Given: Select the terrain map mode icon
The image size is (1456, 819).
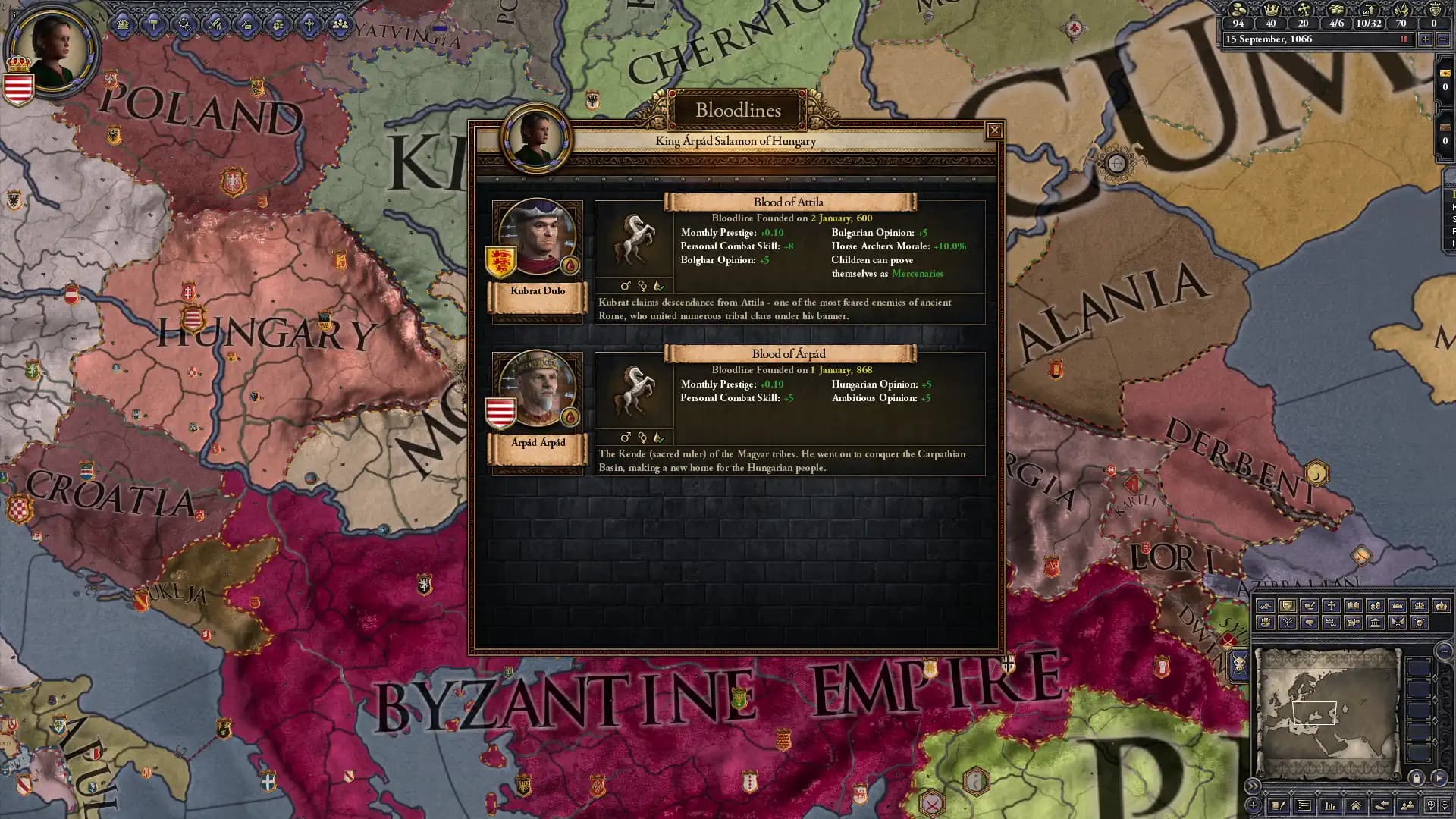Looking at the screenshot, I should click(x=1265, y=605).
